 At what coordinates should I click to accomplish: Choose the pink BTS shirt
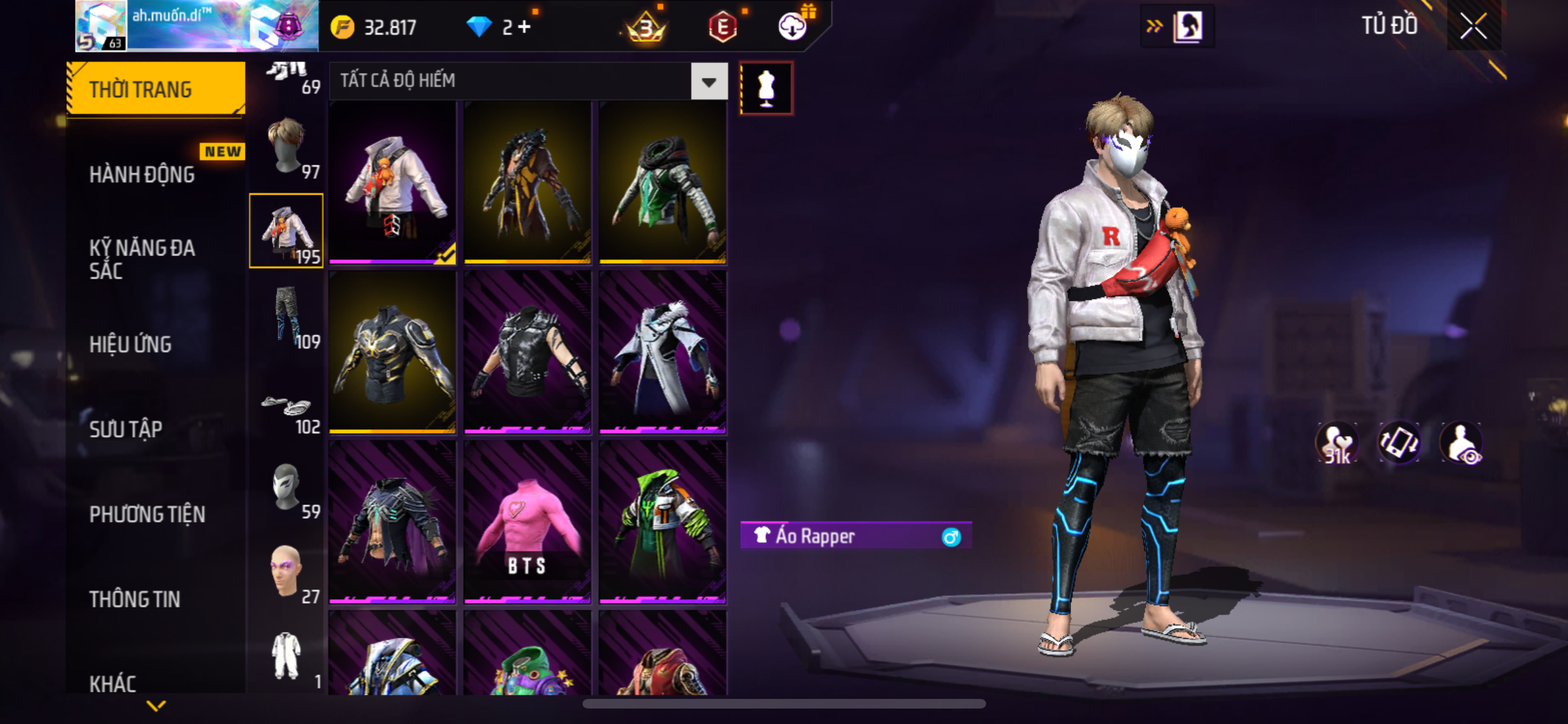click(527, 522)
